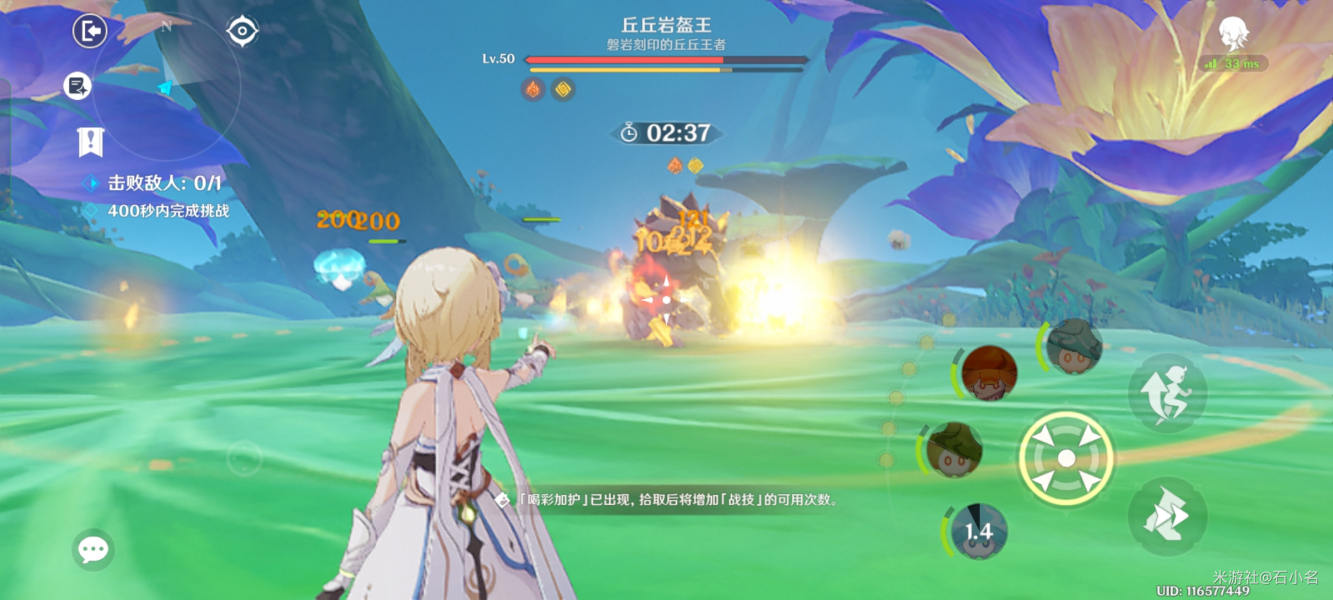Select the 击败敌人 objective tracker
This screenshot has width=1333, height=600.
pos(155,183)
